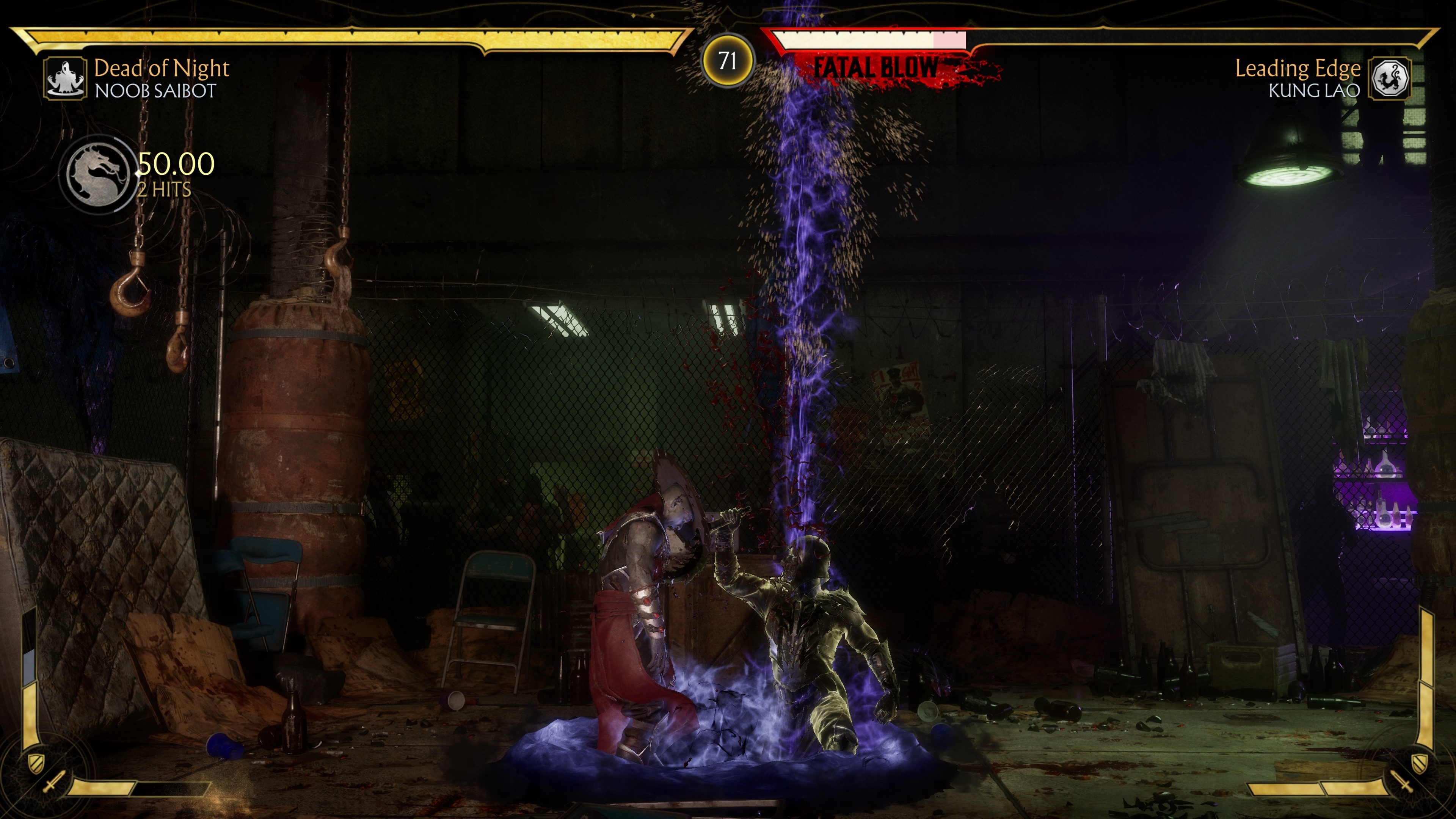
Task: Click Kung Lao's Leading Edge variation icon
Action: tap(1389, 78)
